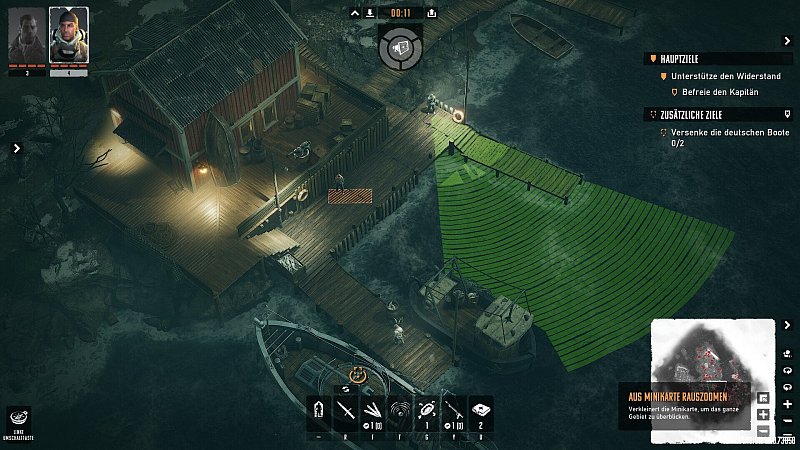
Task: Select the bear trap item slot
Action: 427,409
